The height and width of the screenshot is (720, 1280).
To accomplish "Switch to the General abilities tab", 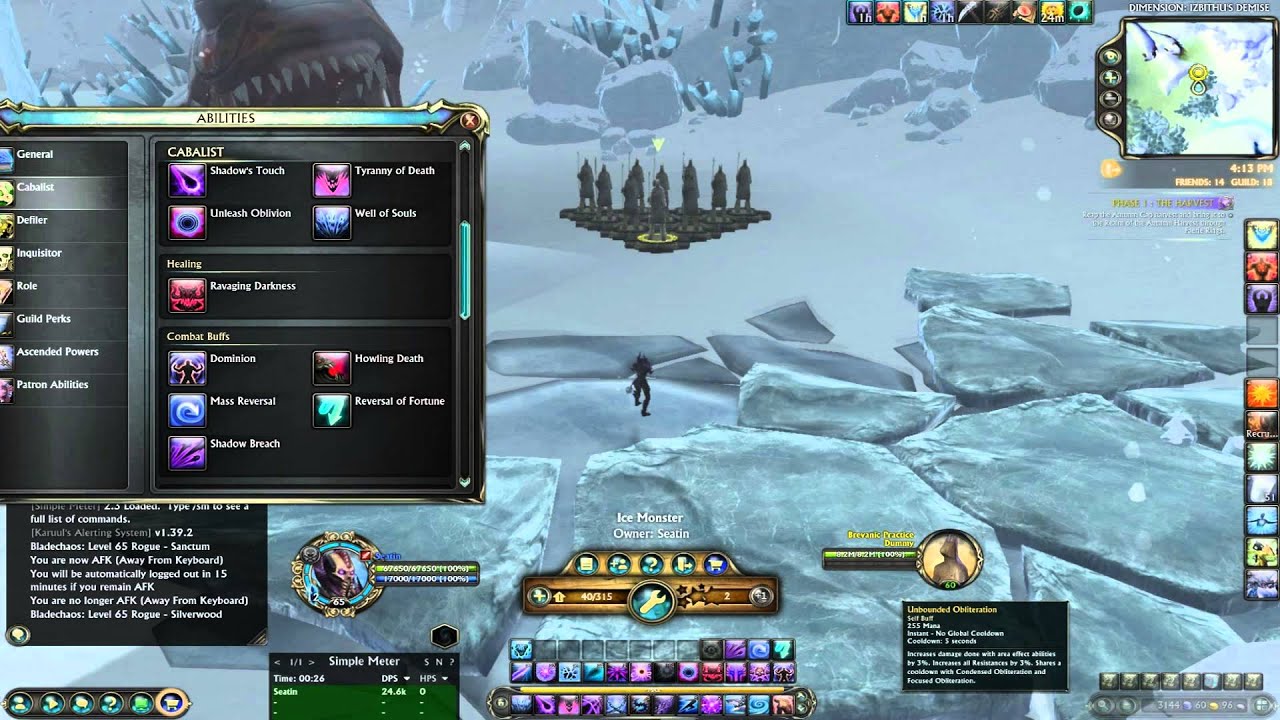I will [x=35, y=154].
